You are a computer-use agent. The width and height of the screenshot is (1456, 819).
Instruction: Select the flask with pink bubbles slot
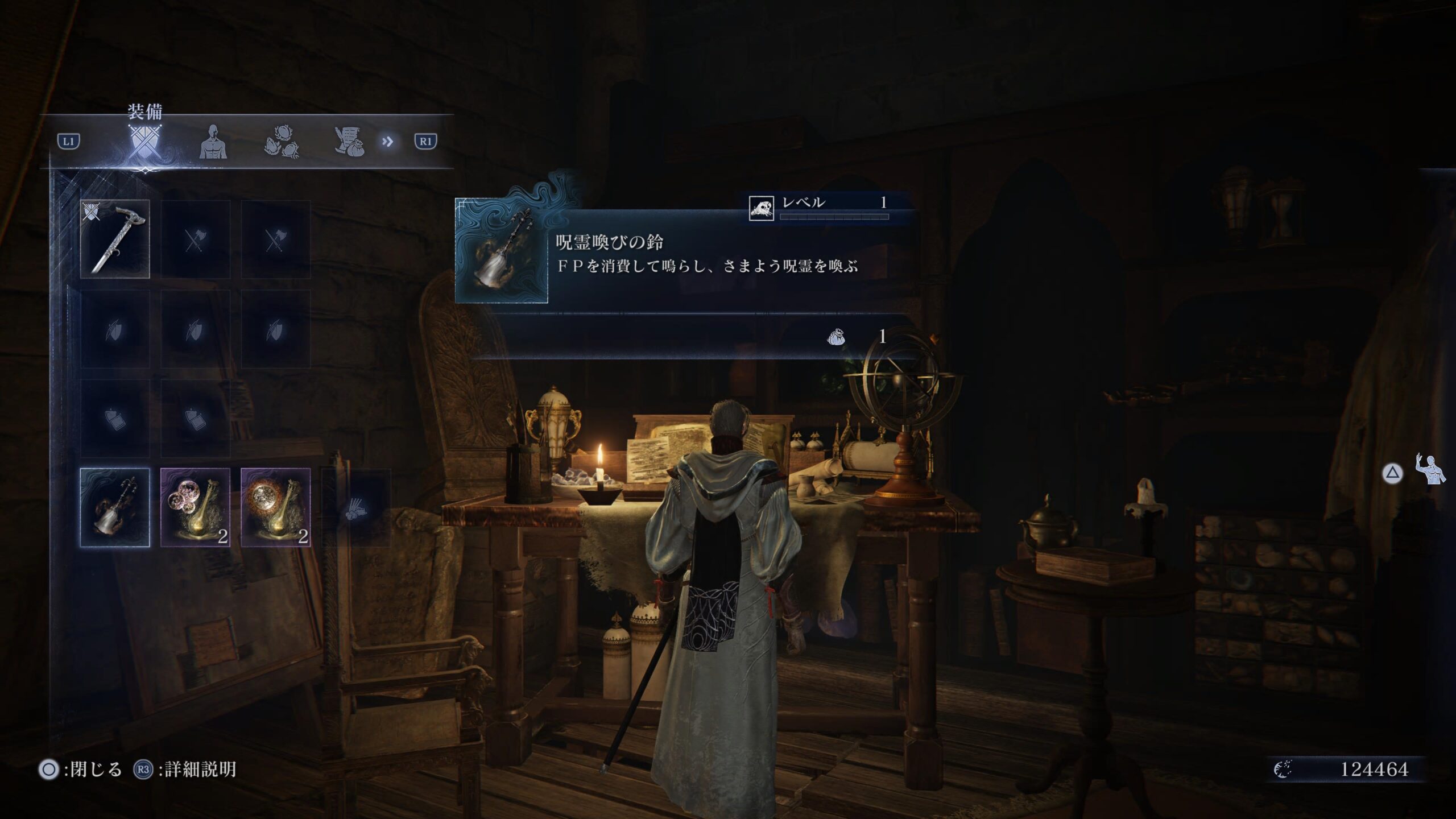pyautogui.click(x=195, y=507)
